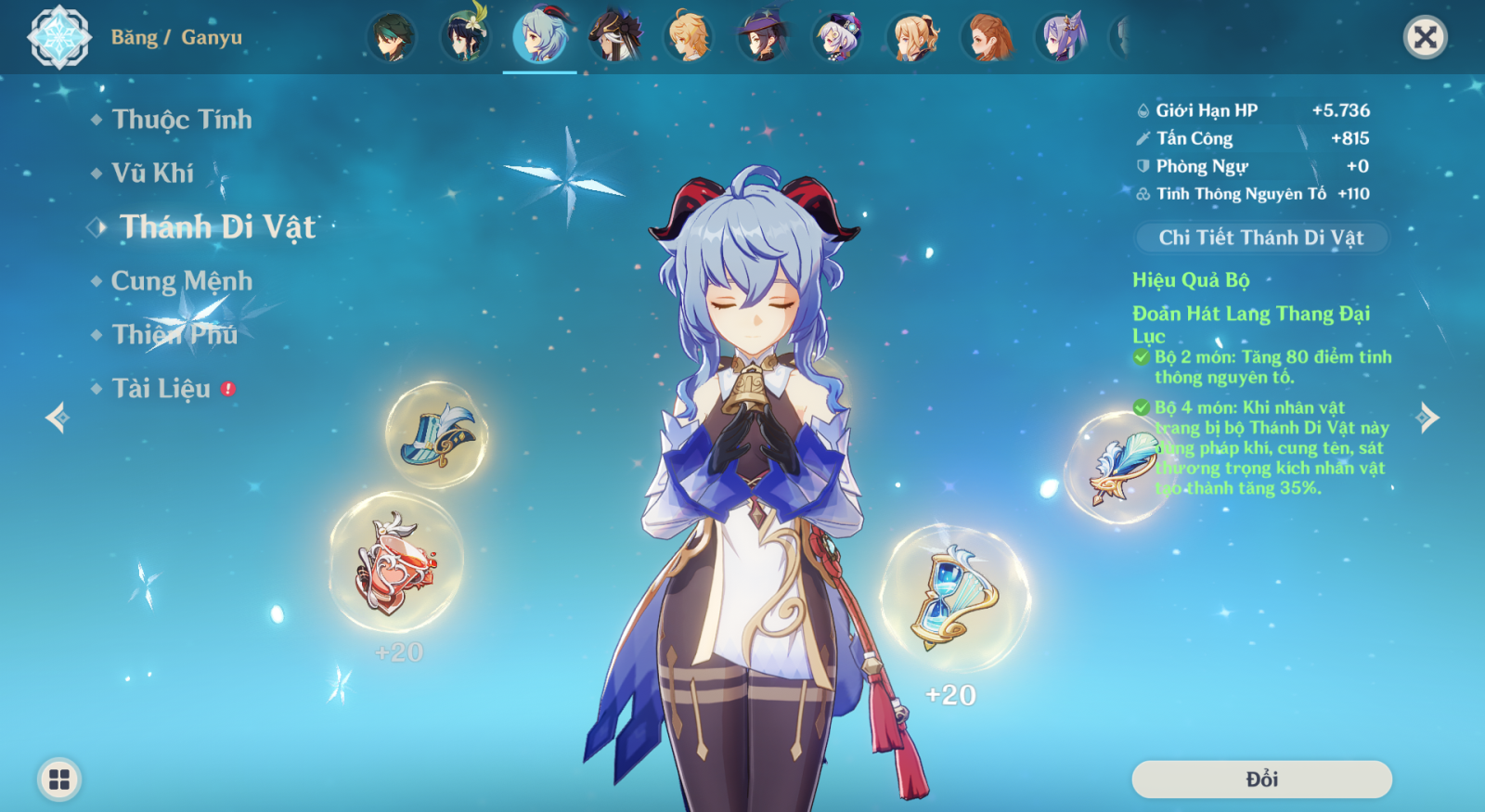Open Tài Liệu with the red alert
The image size is (1485, 812).
pyautogui.click(x=161, y=389)
